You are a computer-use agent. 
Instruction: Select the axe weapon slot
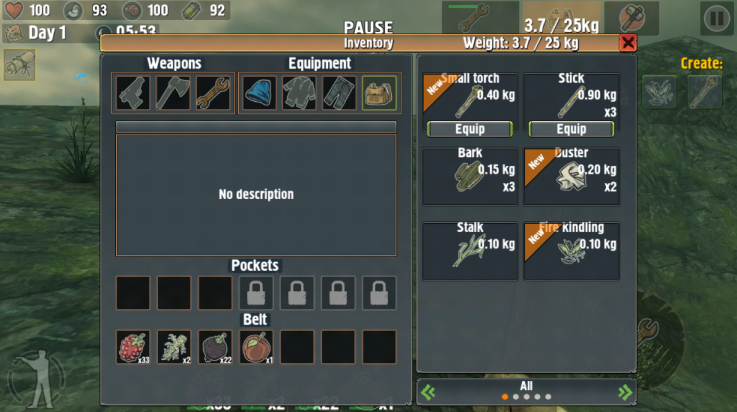[x=174, y=93]
